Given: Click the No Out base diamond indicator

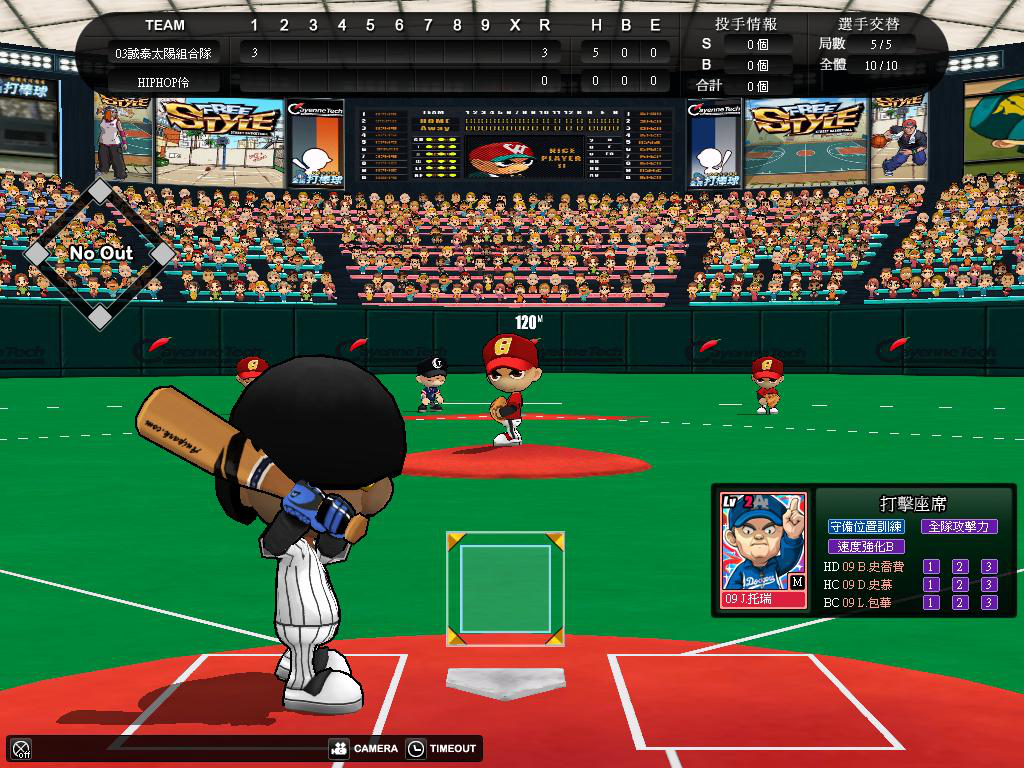Looking at the screenshot, I should point(100,253).
